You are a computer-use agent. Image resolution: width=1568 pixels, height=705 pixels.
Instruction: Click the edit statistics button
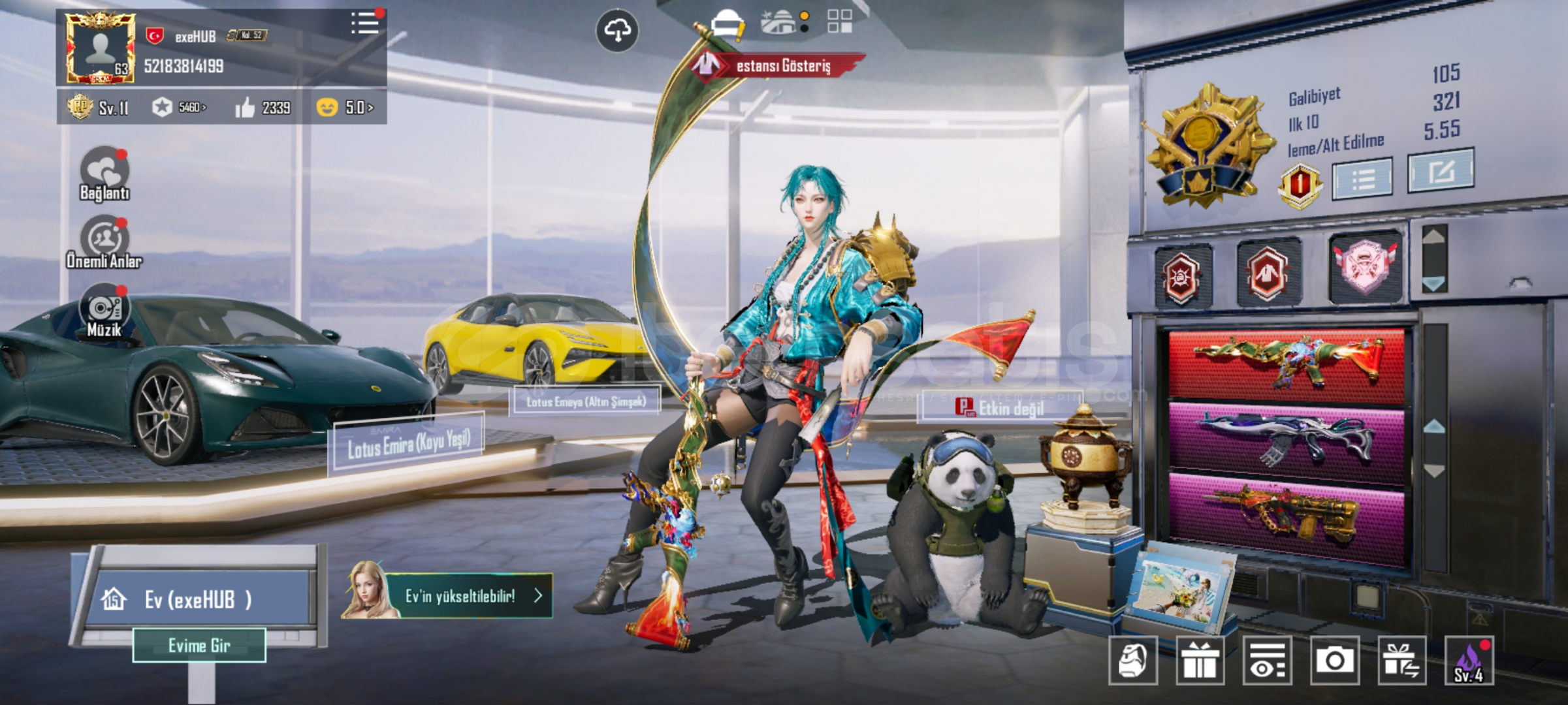[1440, 171]
